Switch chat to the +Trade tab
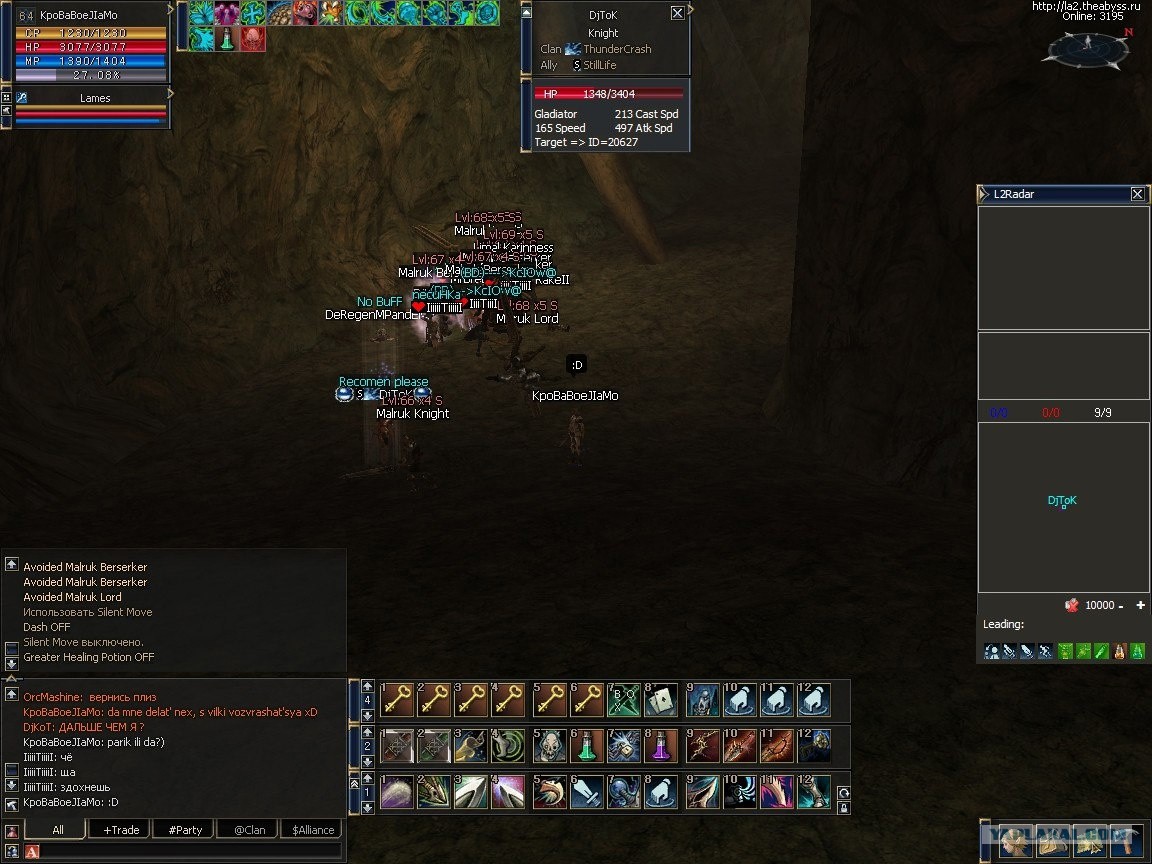The height and width of the screenshot is (864, 1152). 121,830
